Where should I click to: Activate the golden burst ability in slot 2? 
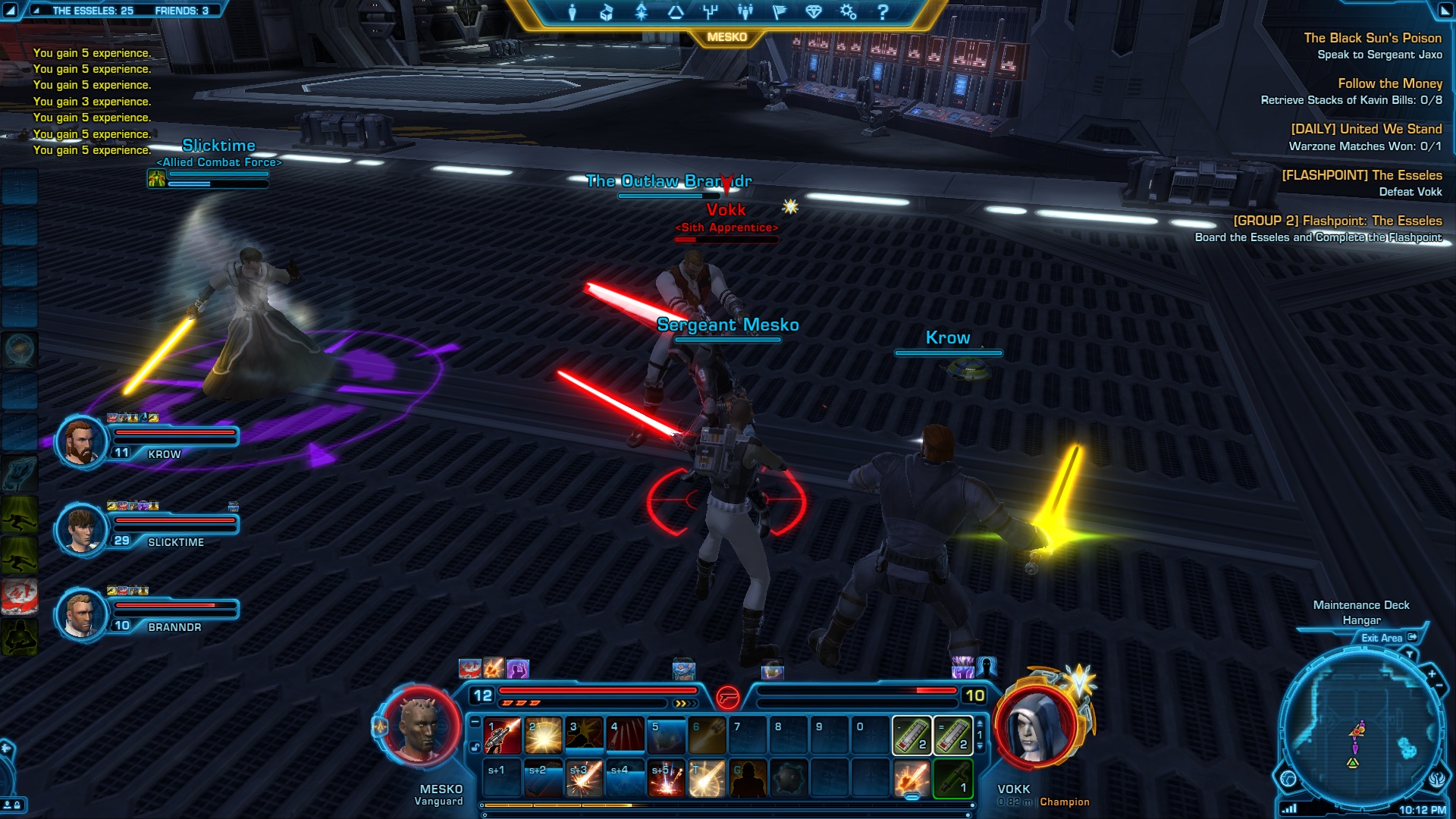pyautogui.click(x=544, y=735)
